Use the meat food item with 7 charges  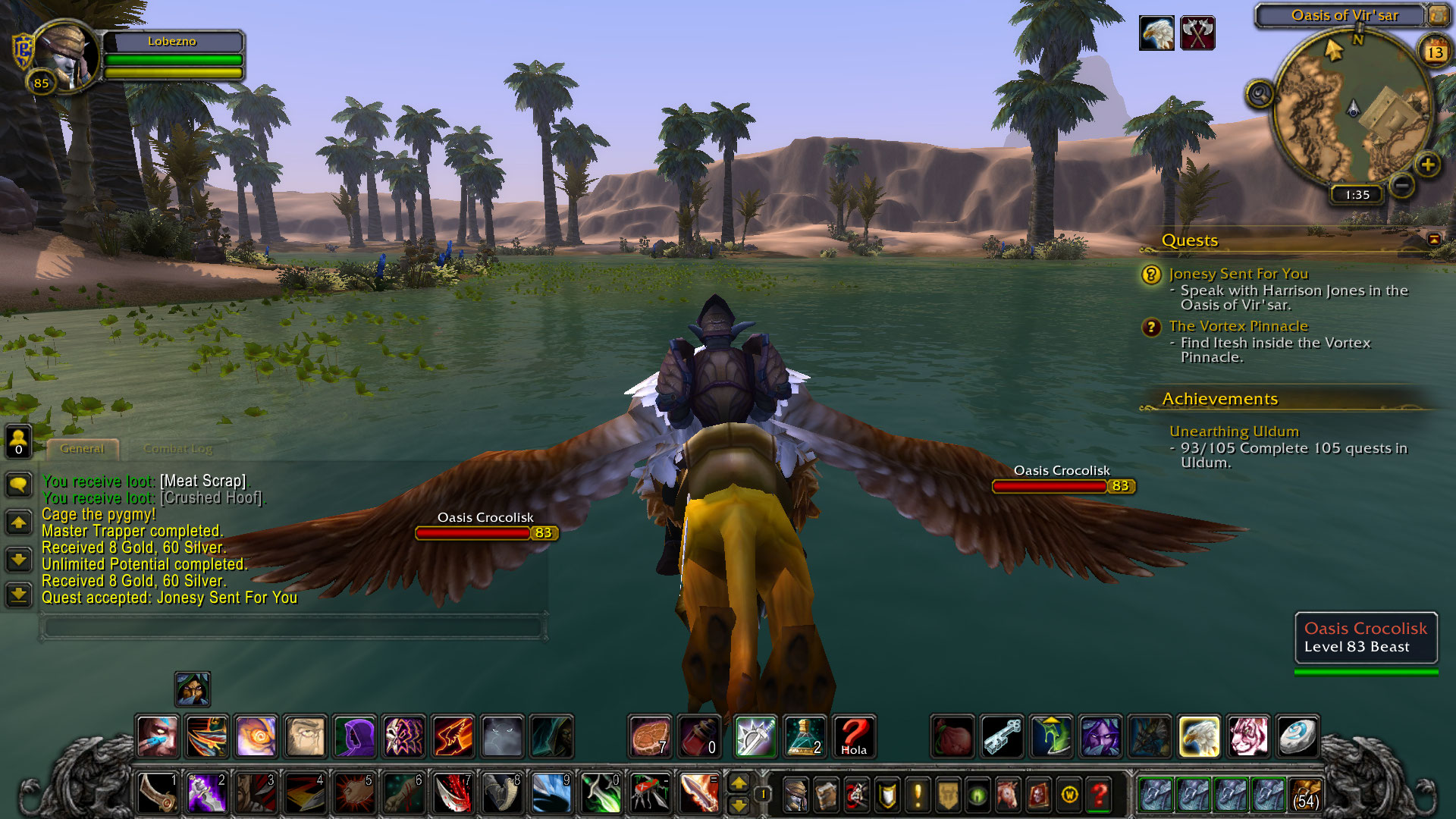pos(650,736)
